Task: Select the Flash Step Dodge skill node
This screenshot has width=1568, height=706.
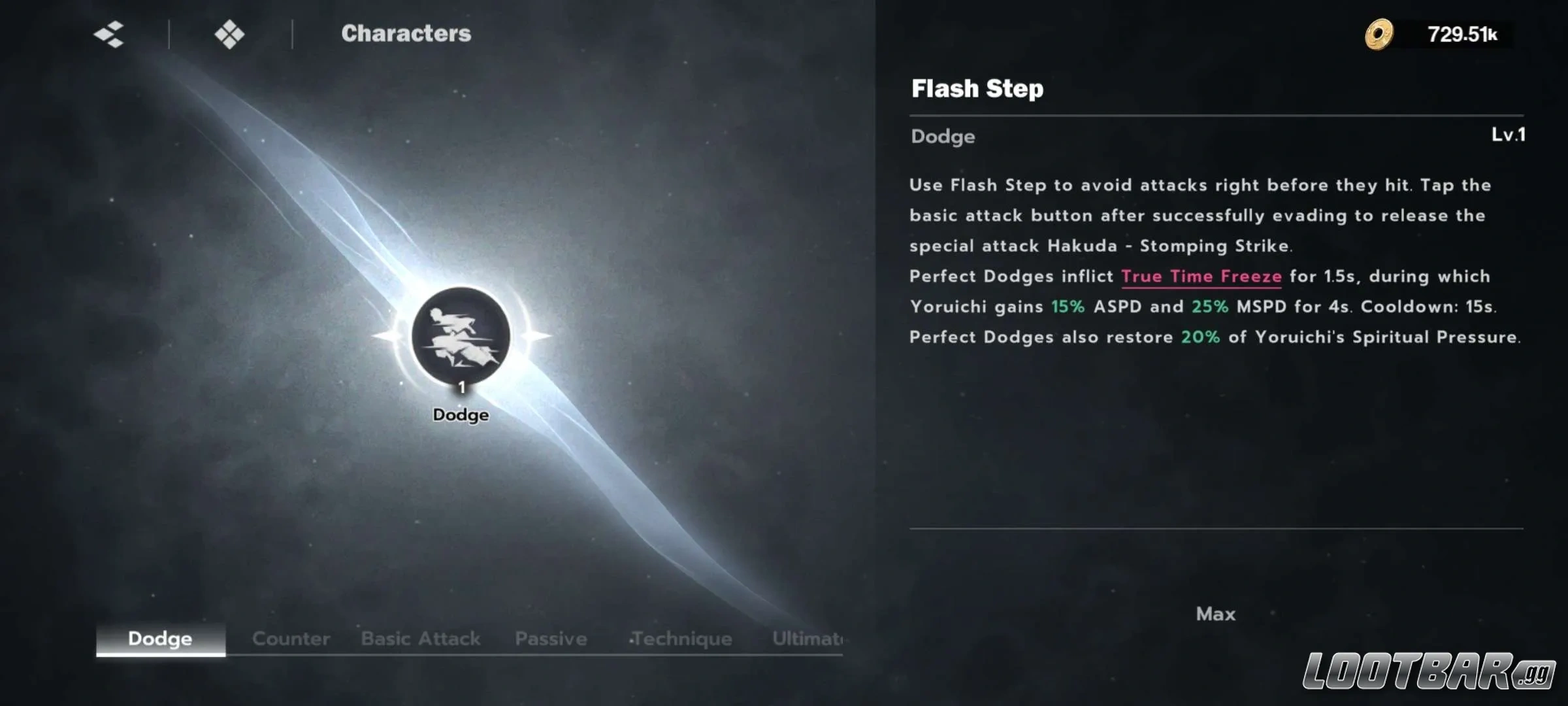Action: 461,336
